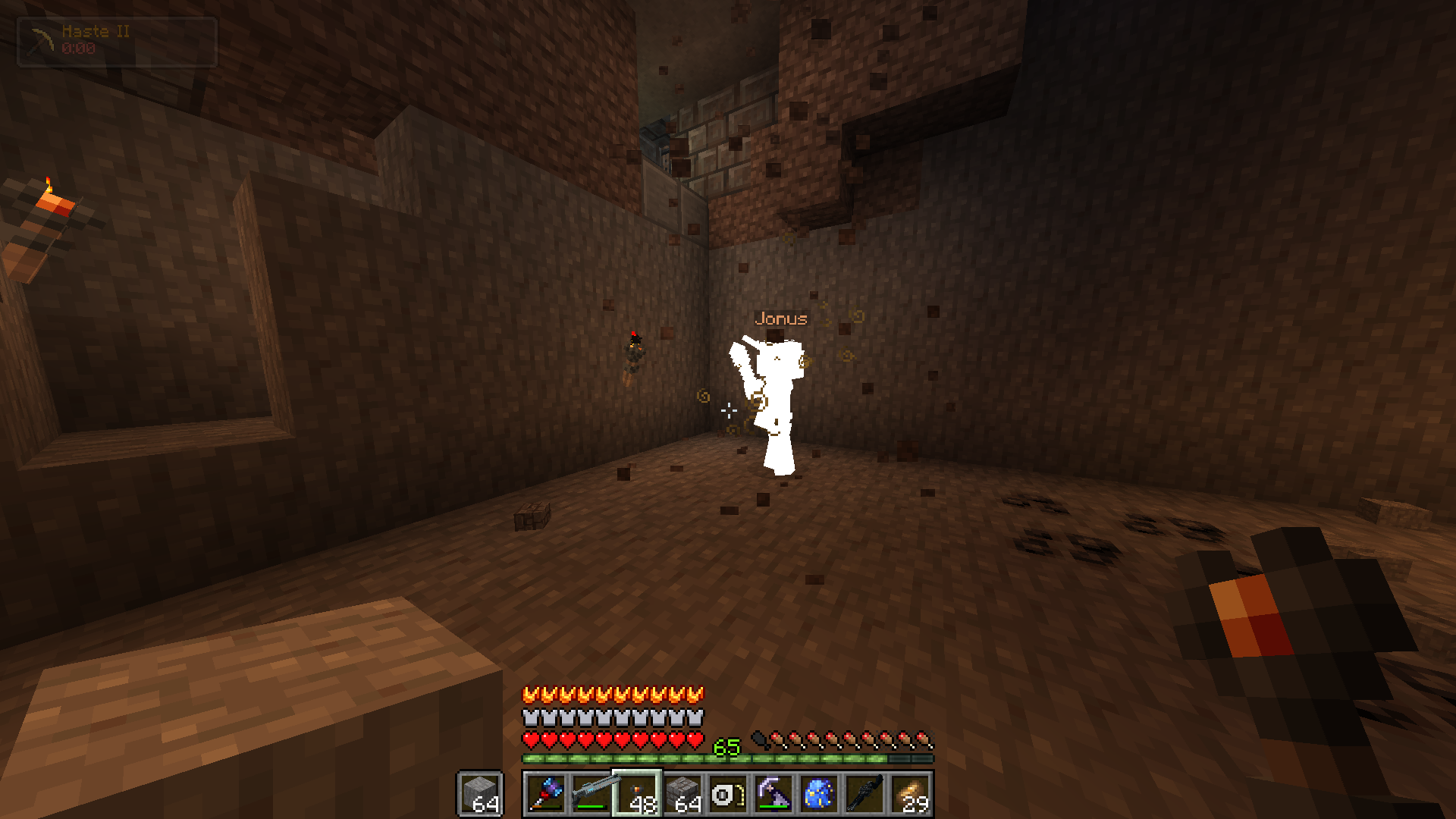Equip the purple pickaxe slot

tap(773, 794)
